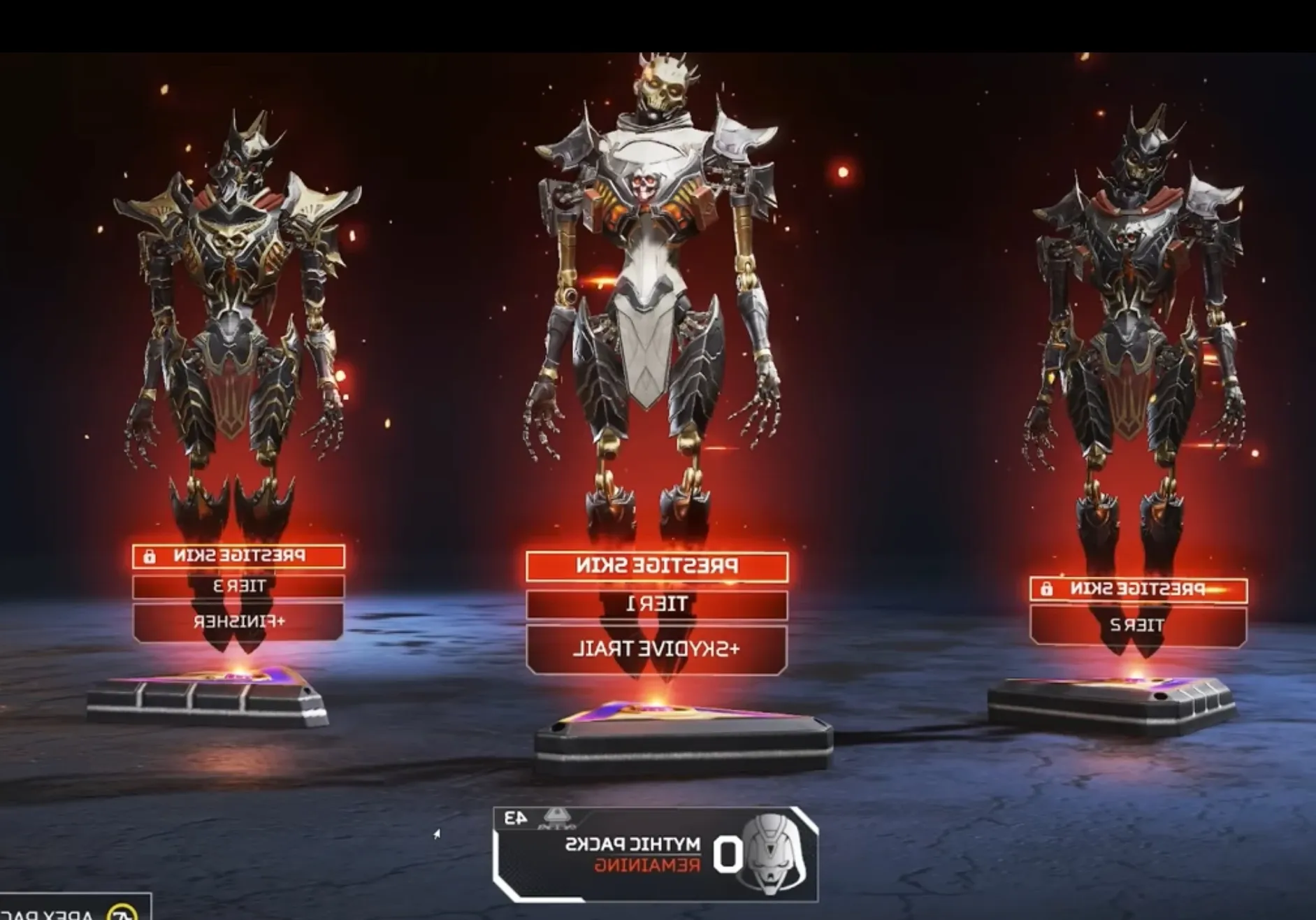Choose the +Finisher reward label
This screenshot has height=920, width=1316.
point(238,621)
